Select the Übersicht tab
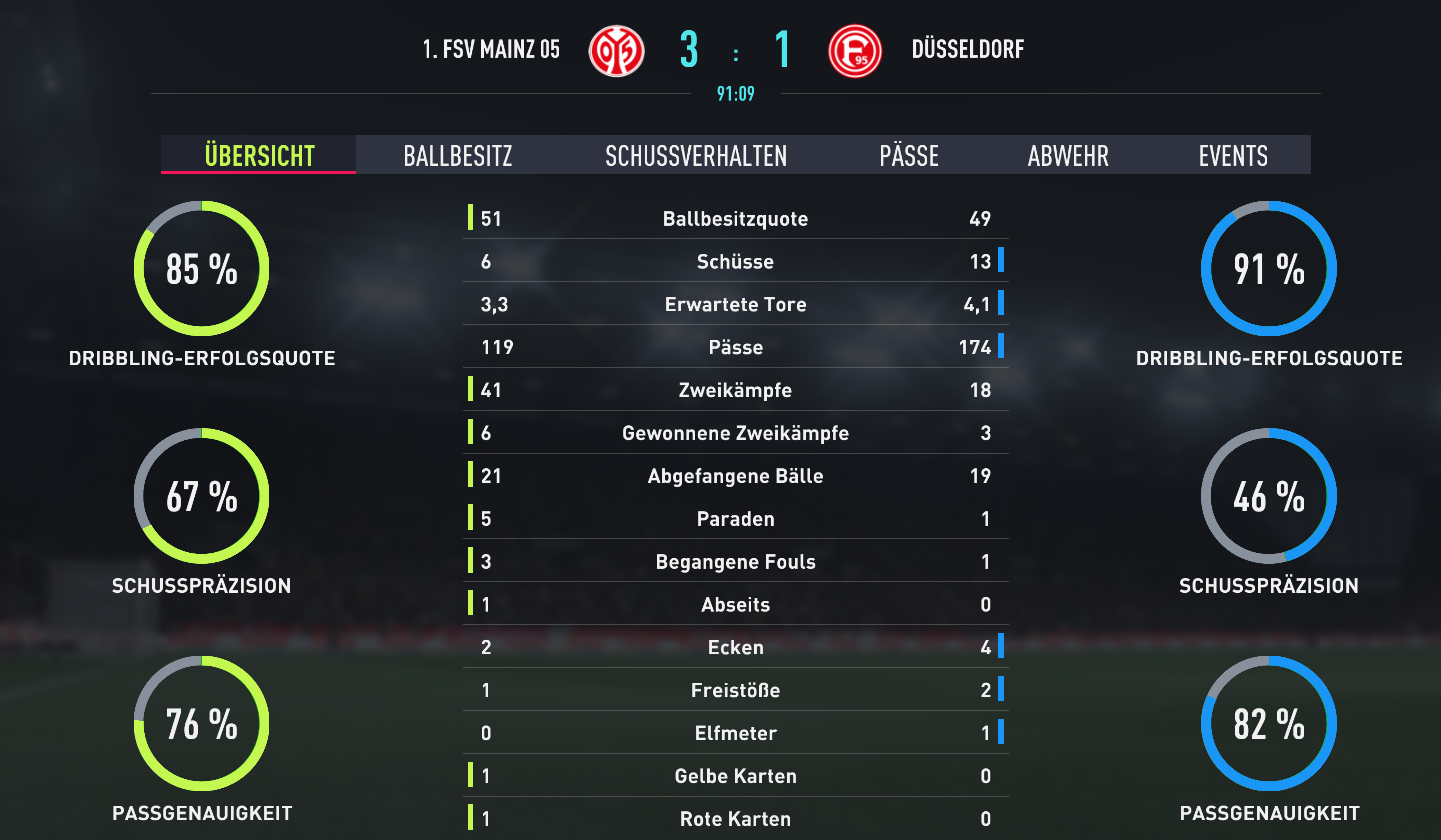The width and height of the screenshot is (1441, 840). (x=259, y=156)
